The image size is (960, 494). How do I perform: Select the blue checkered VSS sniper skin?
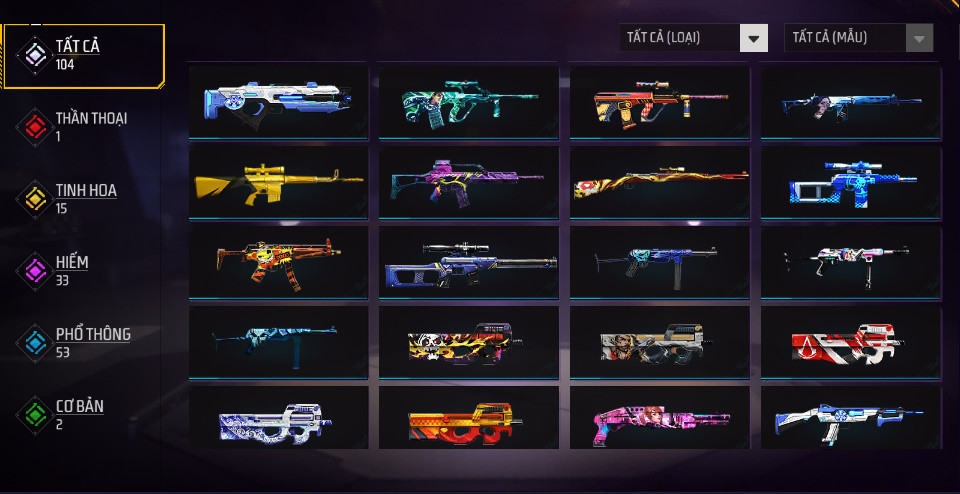(x=849, y=181)
